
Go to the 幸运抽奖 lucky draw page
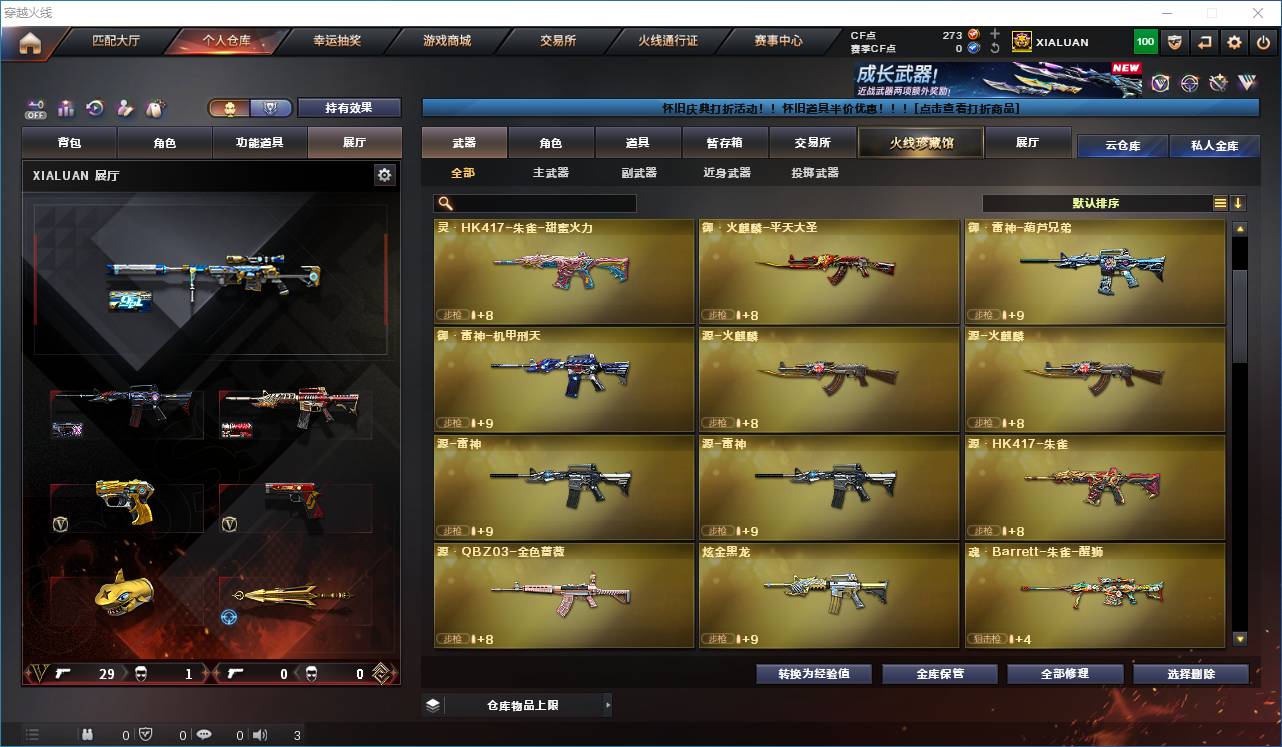point(337,41)
